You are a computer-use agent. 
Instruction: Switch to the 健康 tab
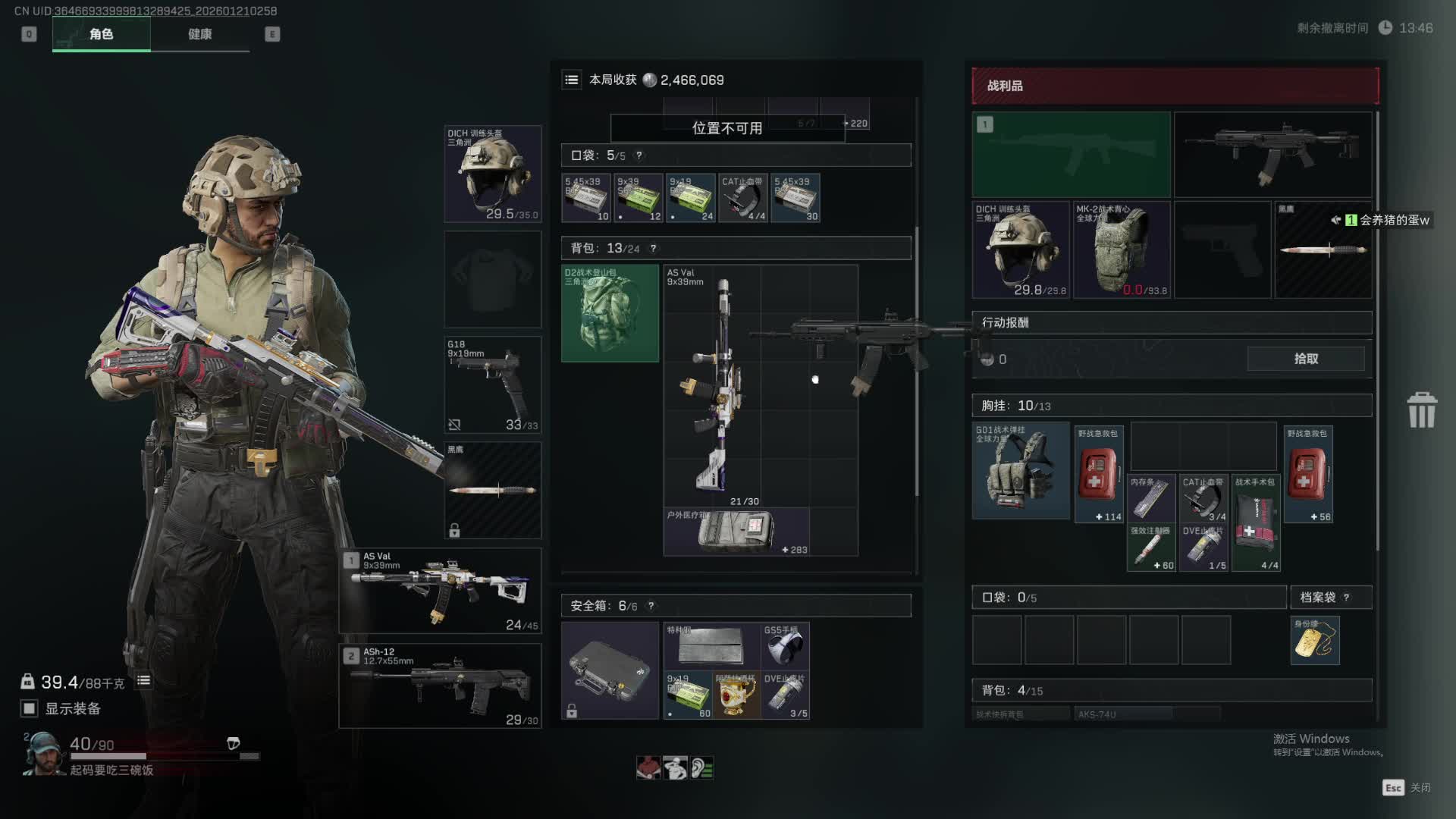coord(199,34)
